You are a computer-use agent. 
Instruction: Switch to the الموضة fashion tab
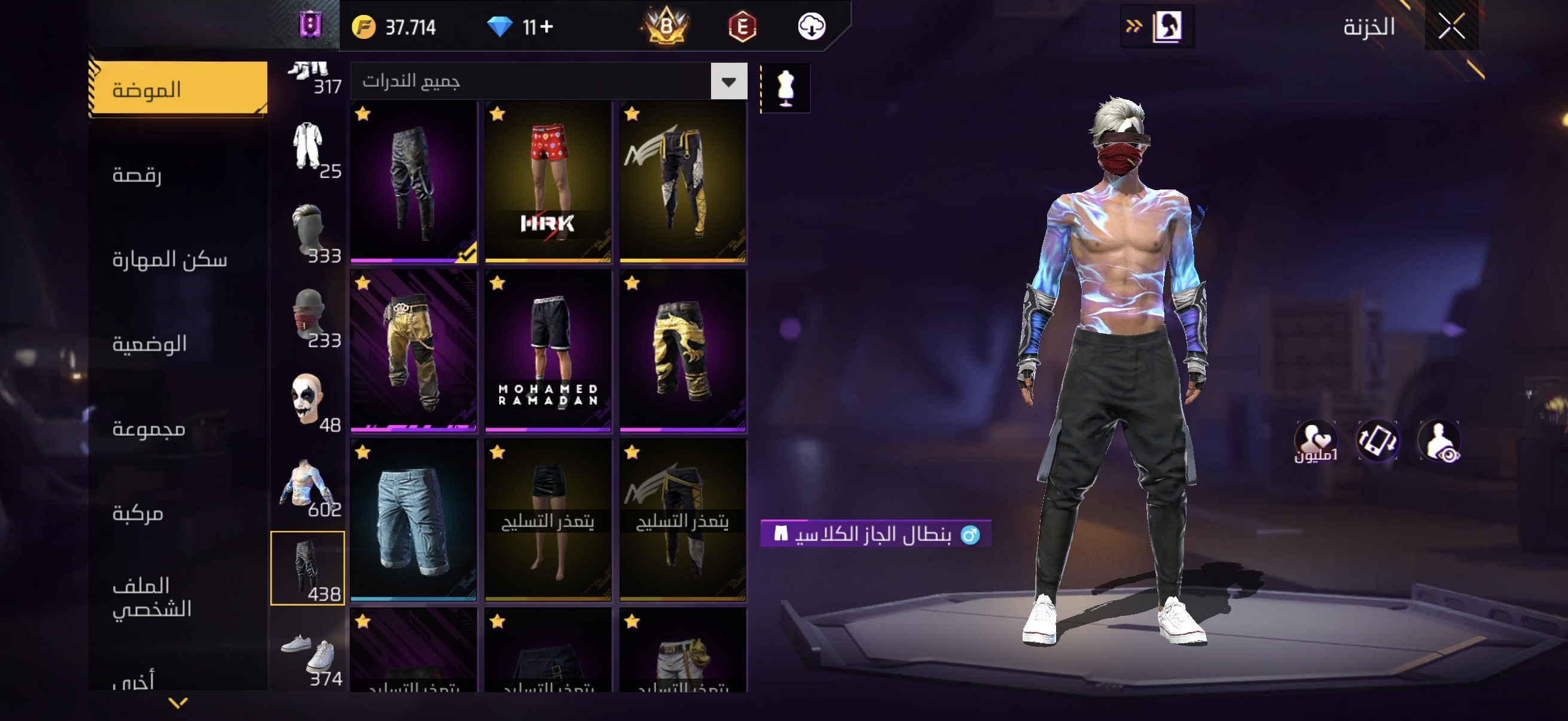[x=178, y=90]
